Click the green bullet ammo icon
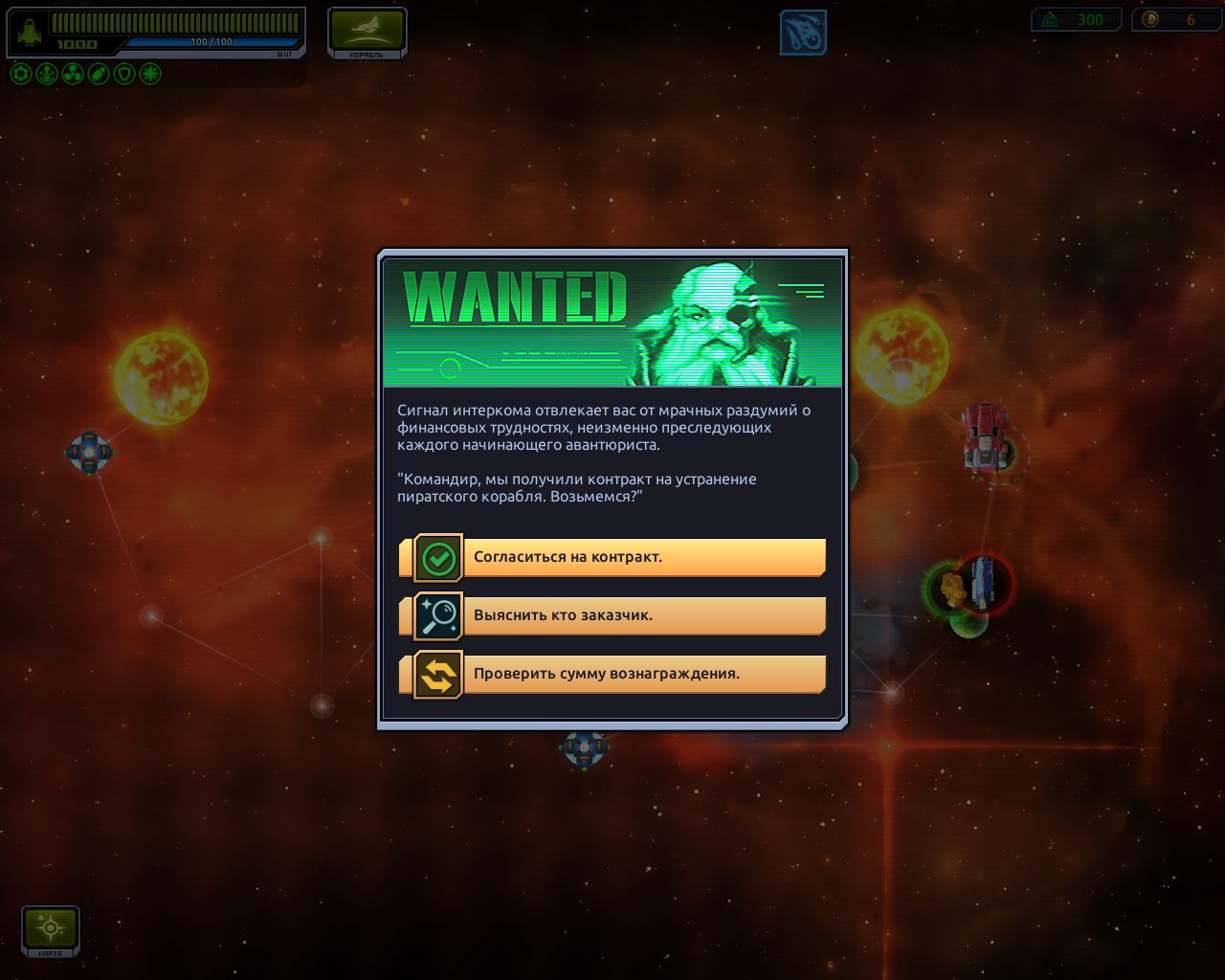This screenshot has width=1225, height=980. pos(99,74)
